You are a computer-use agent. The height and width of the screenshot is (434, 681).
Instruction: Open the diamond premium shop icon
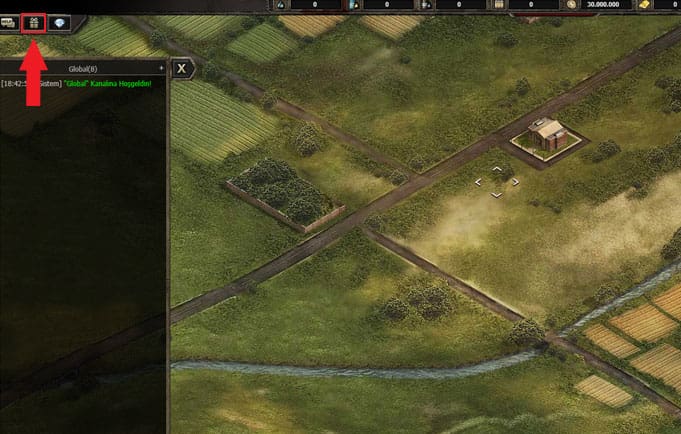point(59,22)
